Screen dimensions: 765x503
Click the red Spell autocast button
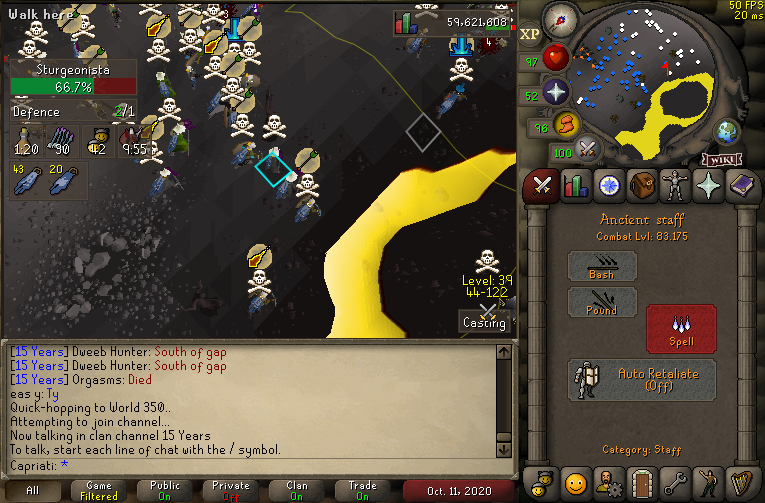pos(682,328)
